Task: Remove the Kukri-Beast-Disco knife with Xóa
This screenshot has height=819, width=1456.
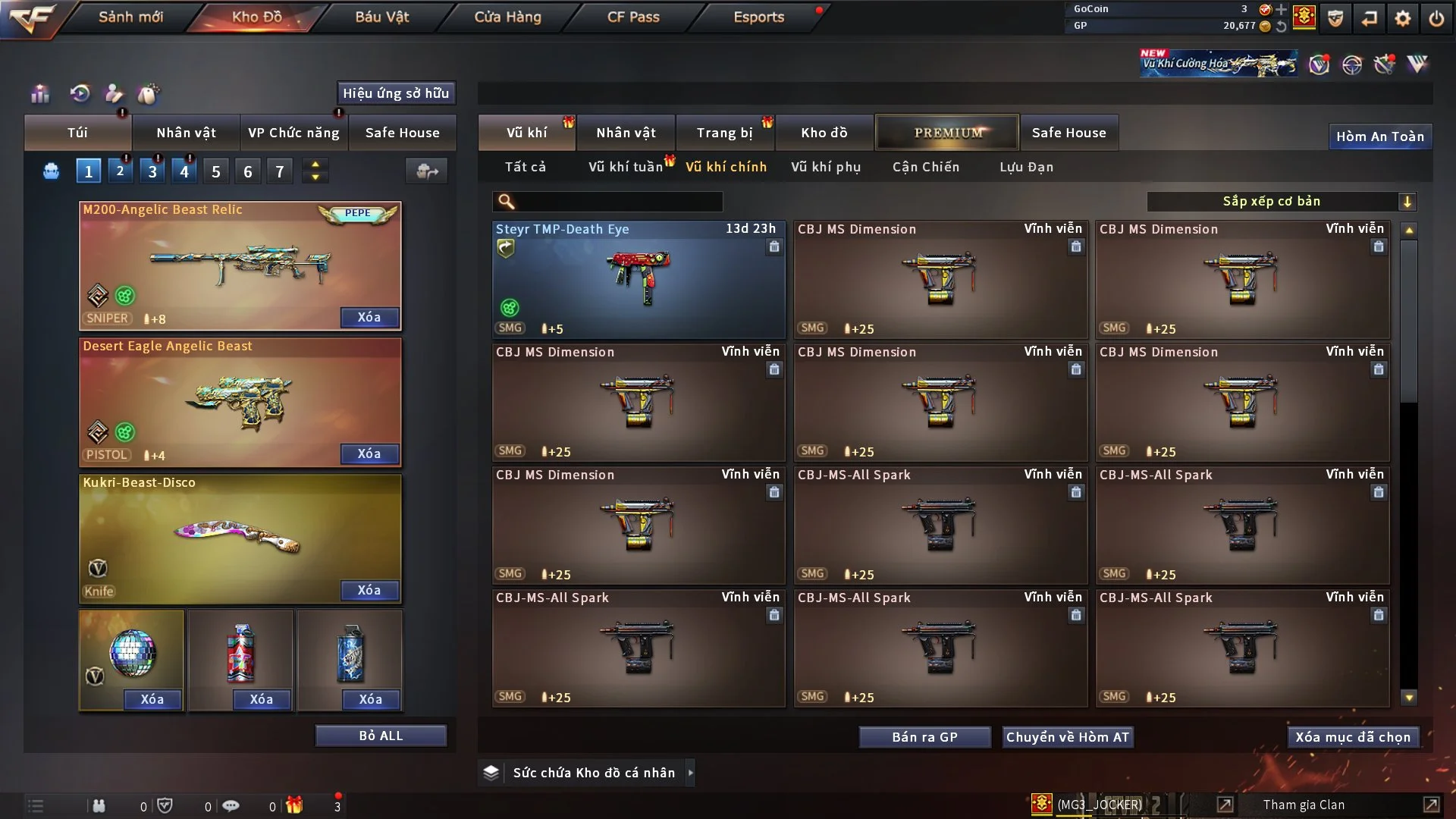Action: click(x=369, y=591)
